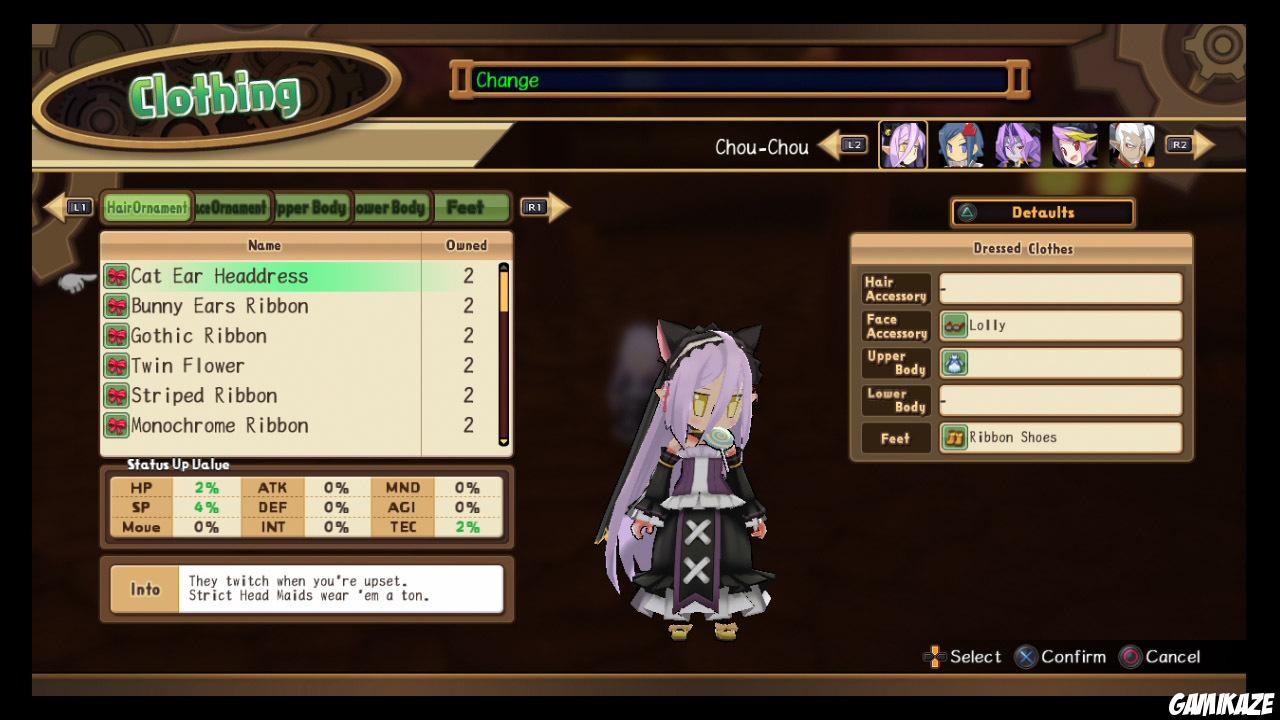Open the Upper Body clothing tab
This screenshot has height=720, width=1280.
click(x=312, y=207)
